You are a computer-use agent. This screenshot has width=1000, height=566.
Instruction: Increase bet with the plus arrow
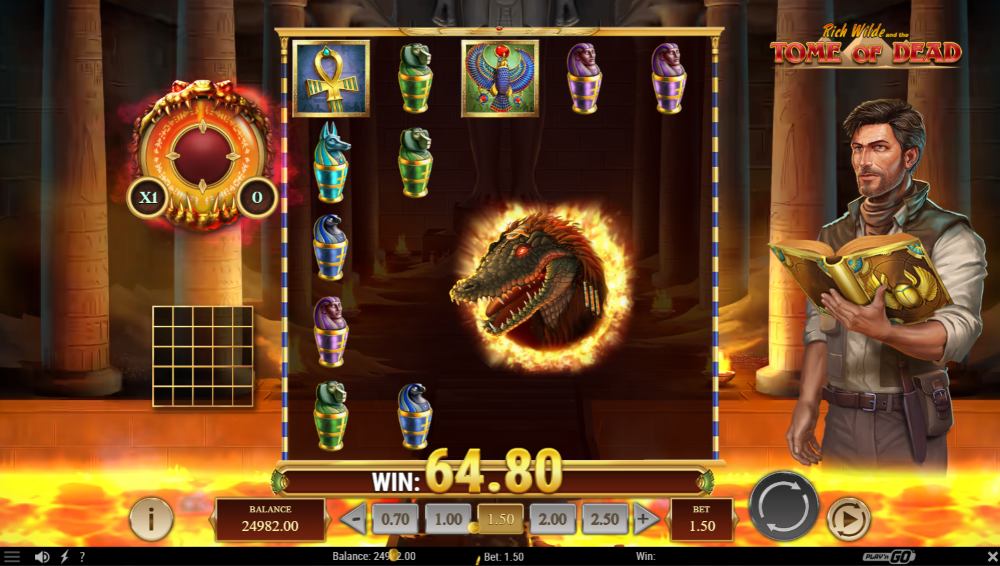click(647, 518)
